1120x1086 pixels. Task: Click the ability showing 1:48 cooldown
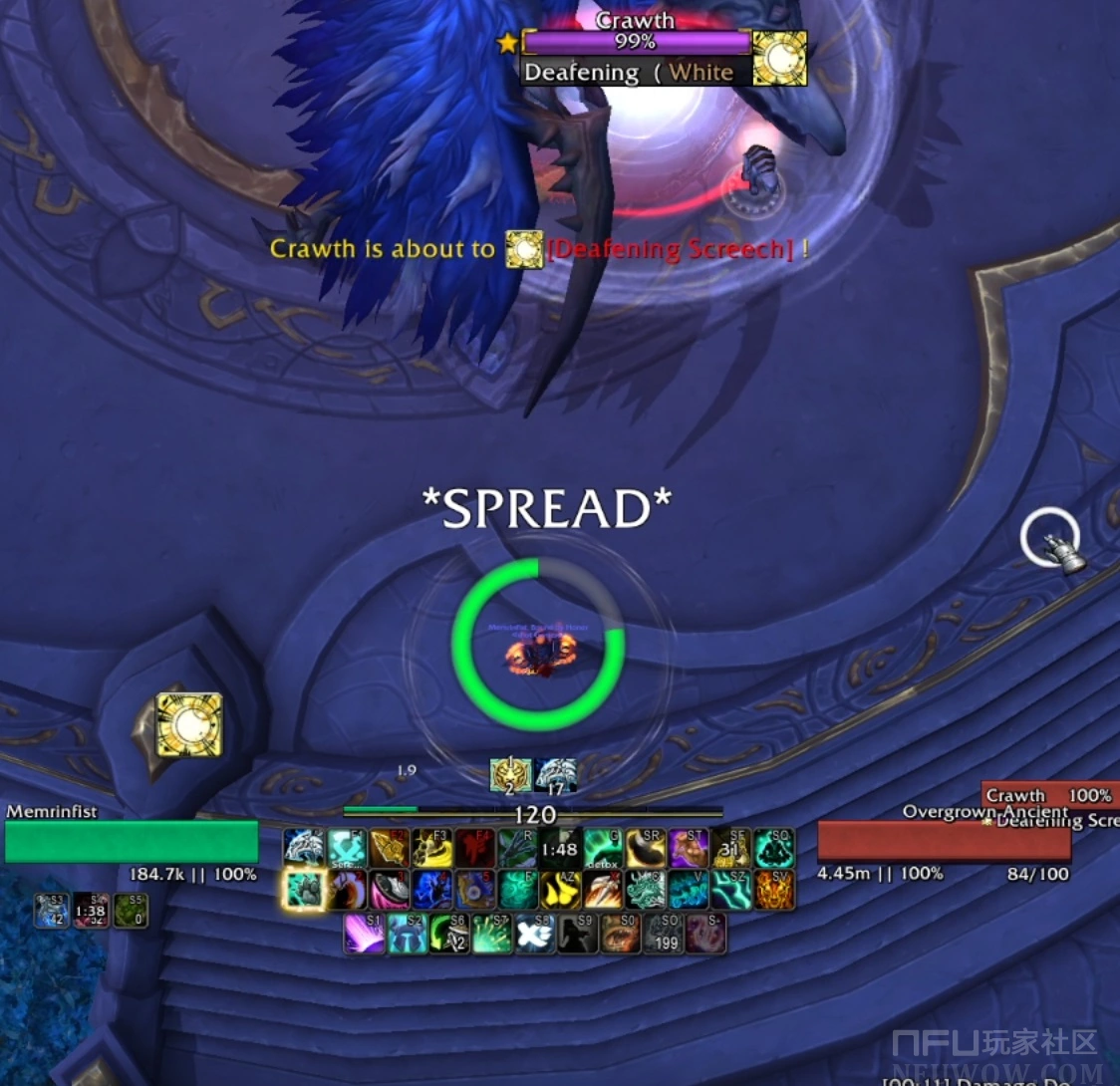click(560, 848)
